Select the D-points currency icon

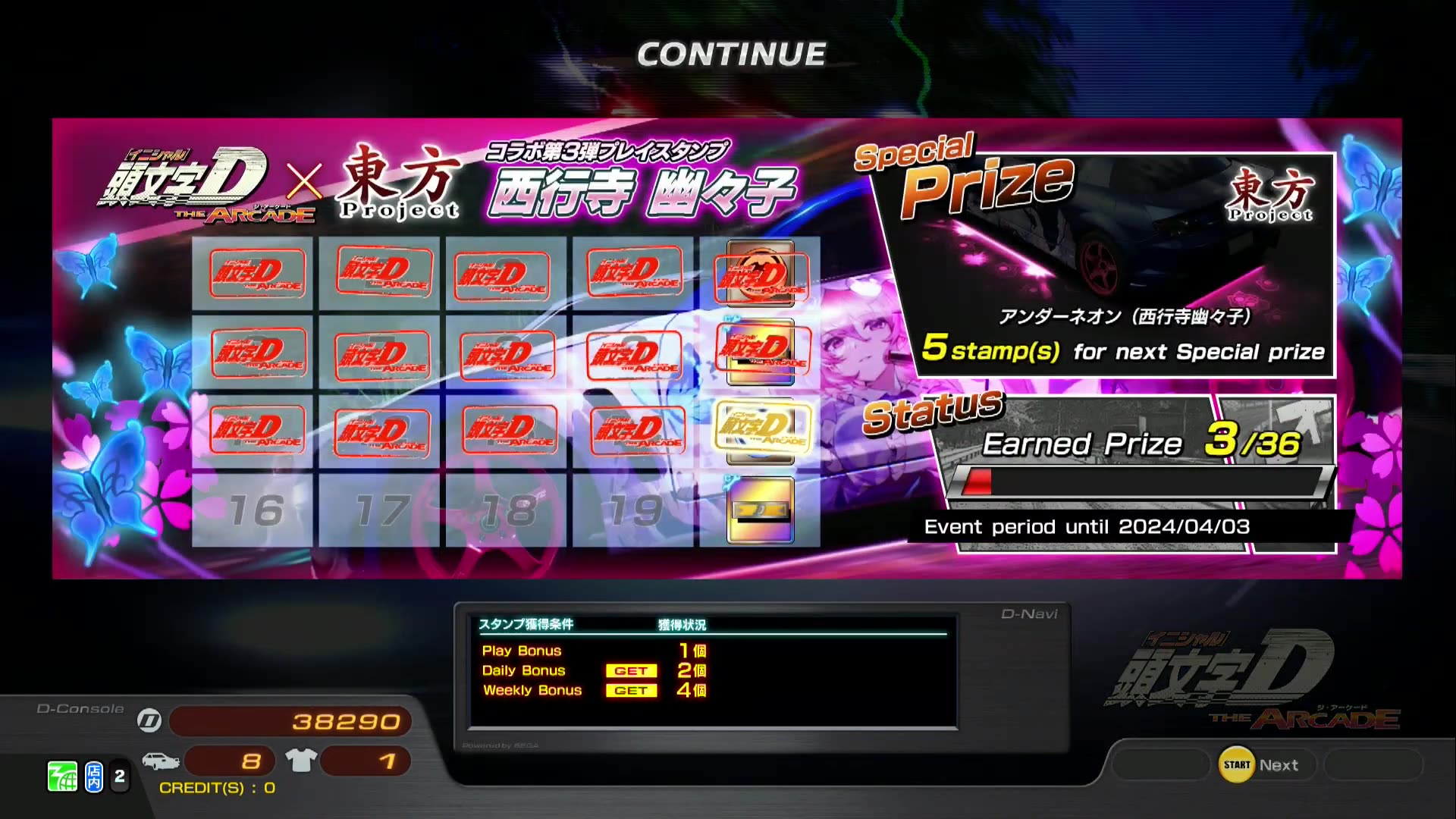pos(149,721)
